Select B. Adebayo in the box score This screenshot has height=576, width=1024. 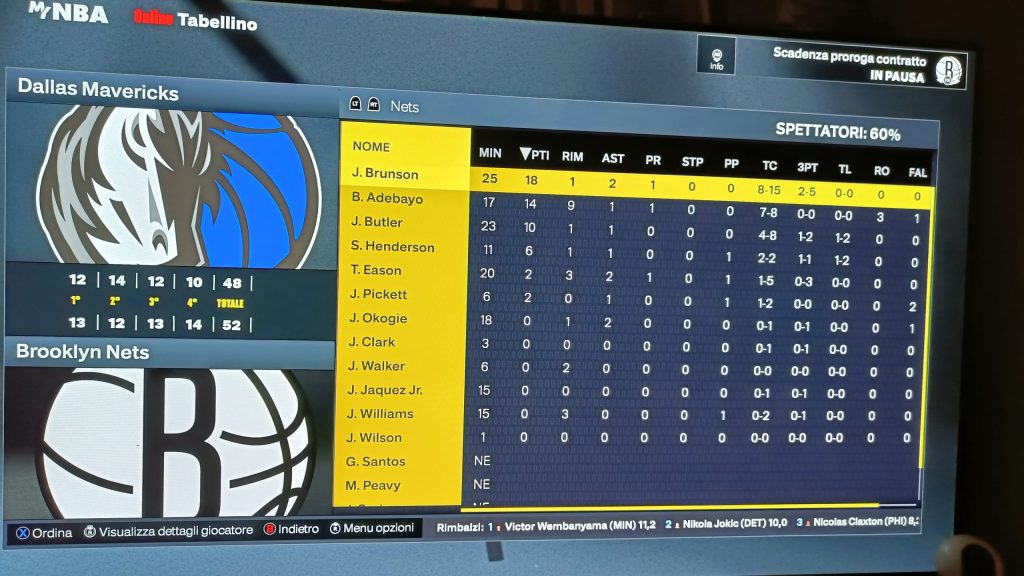click(387, 198)
